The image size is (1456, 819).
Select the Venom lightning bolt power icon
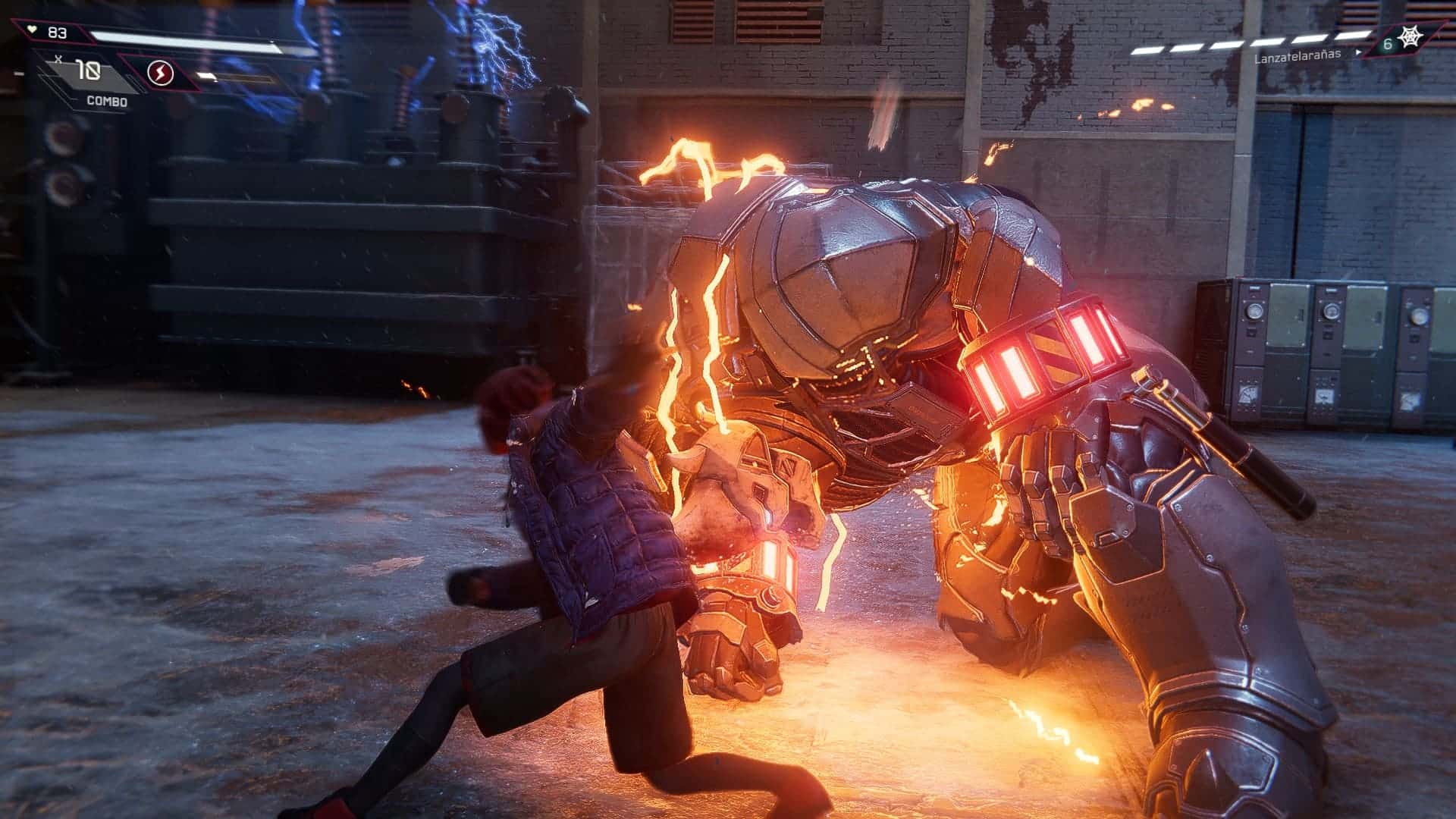(161, 73)
